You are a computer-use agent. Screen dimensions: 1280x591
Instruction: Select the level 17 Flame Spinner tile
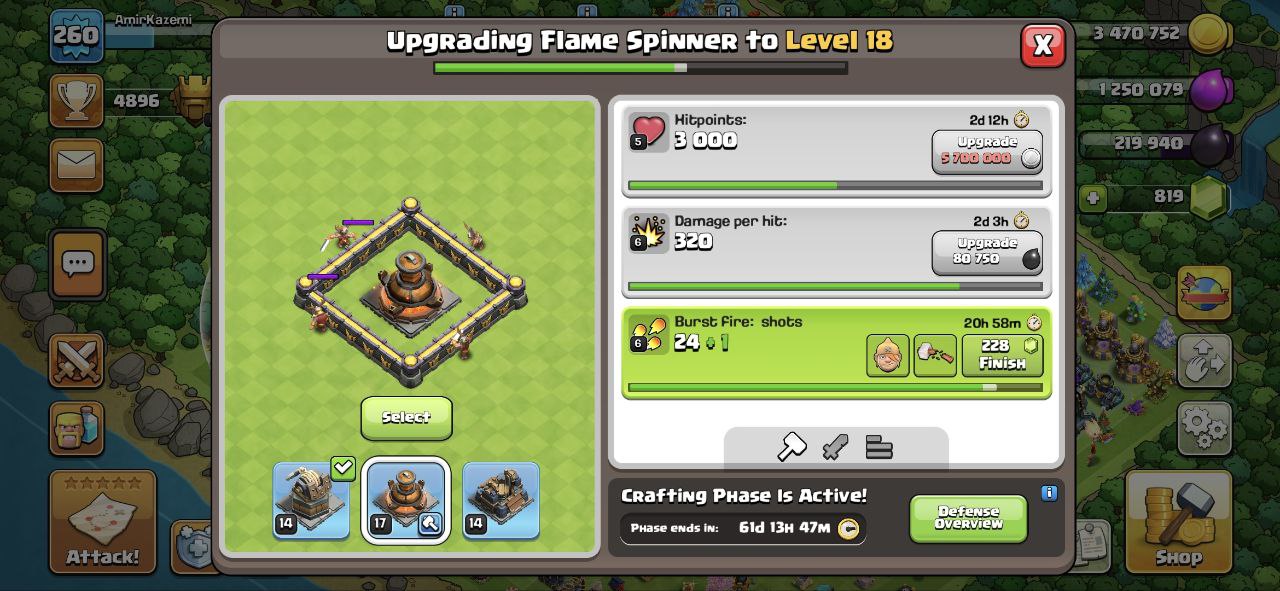(405, 499)
